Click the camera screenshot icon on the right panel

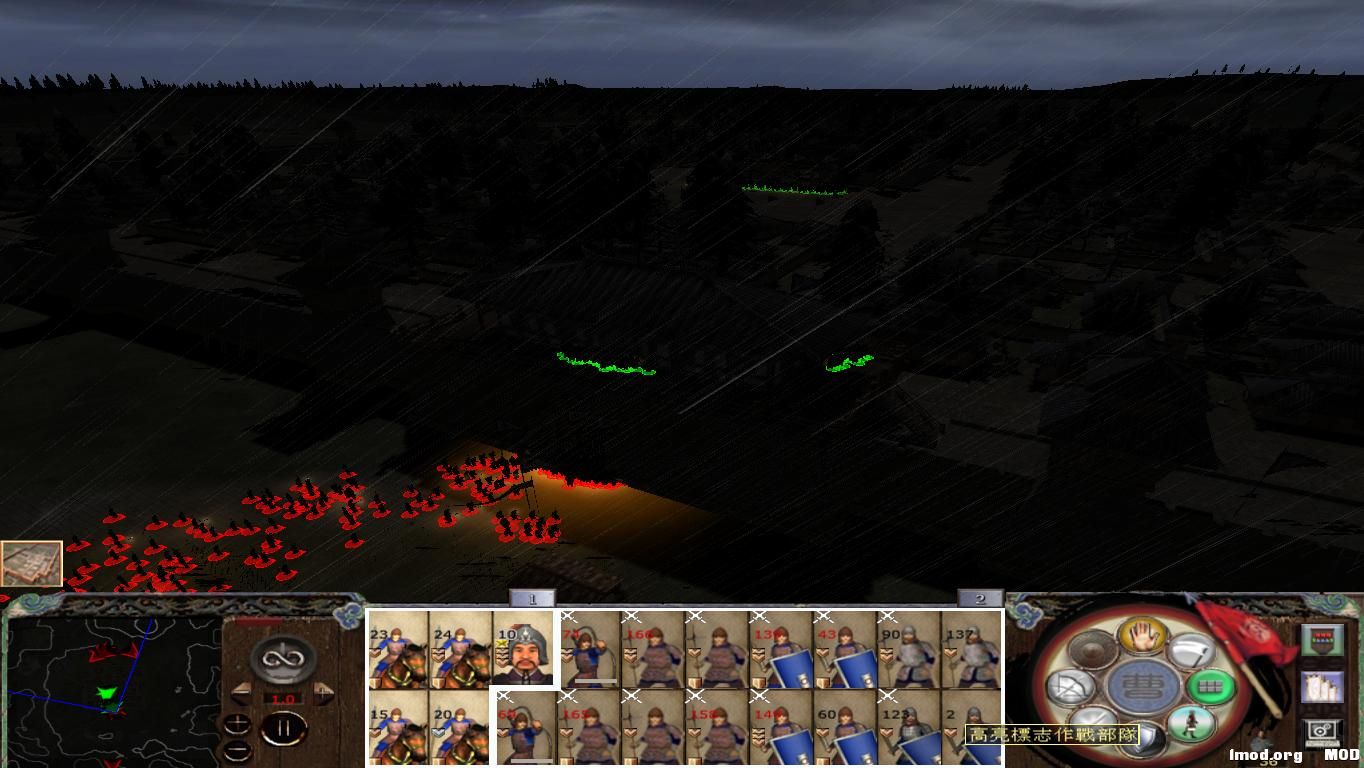click(x=1321, y=731)
